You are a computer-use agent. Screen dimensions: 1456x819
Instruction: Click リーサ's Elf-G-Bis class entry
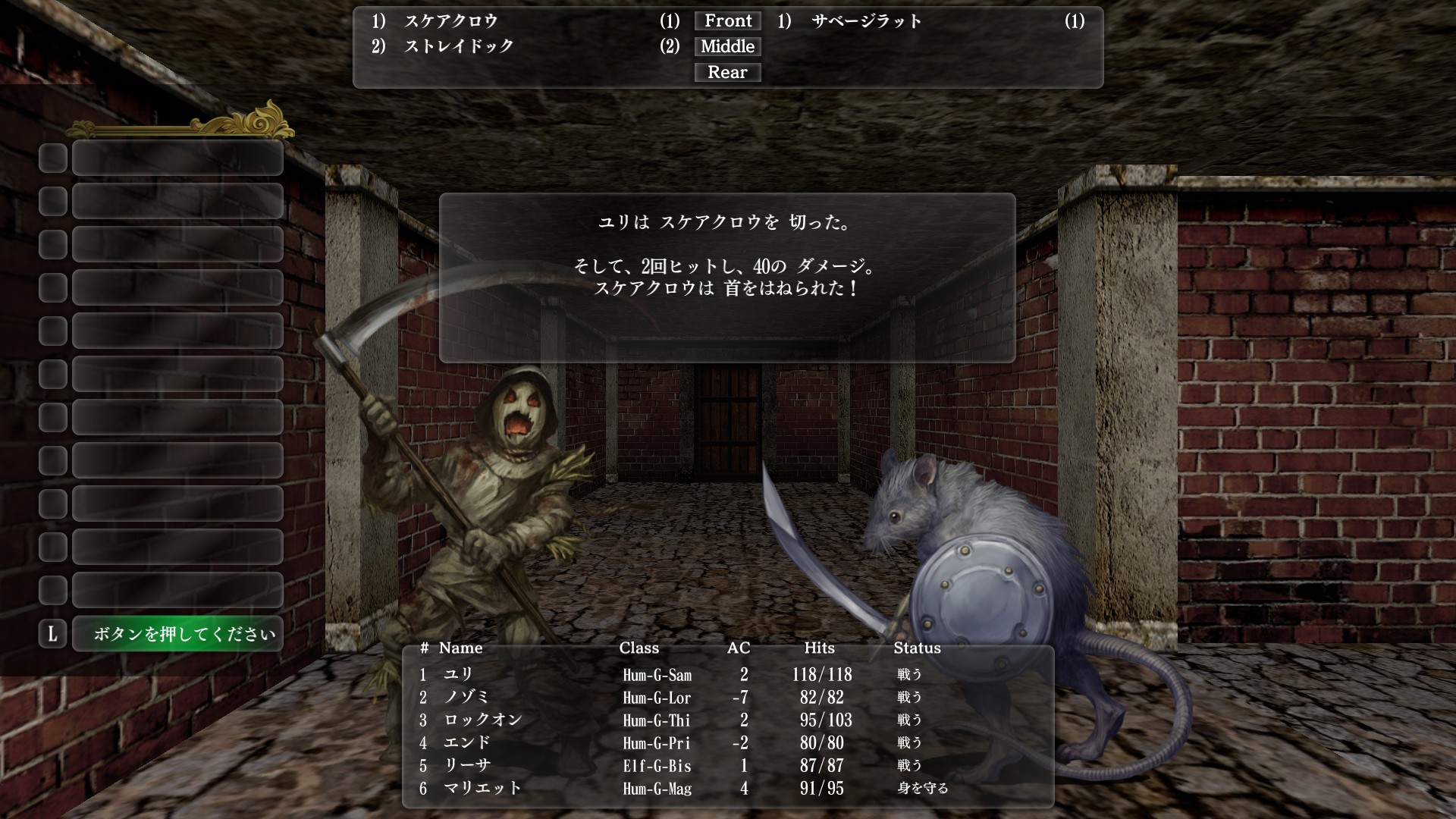656,766
